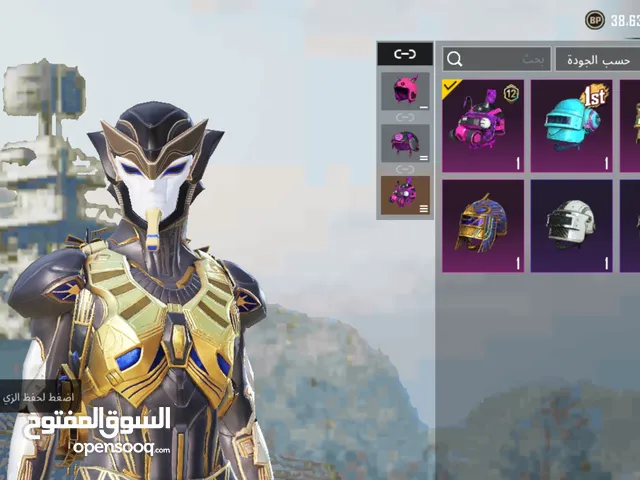Image resolution: width=640 pixels, height=480 pixels.
Task: Click the chain link tab above helmet slots
Action: point(405,54)
